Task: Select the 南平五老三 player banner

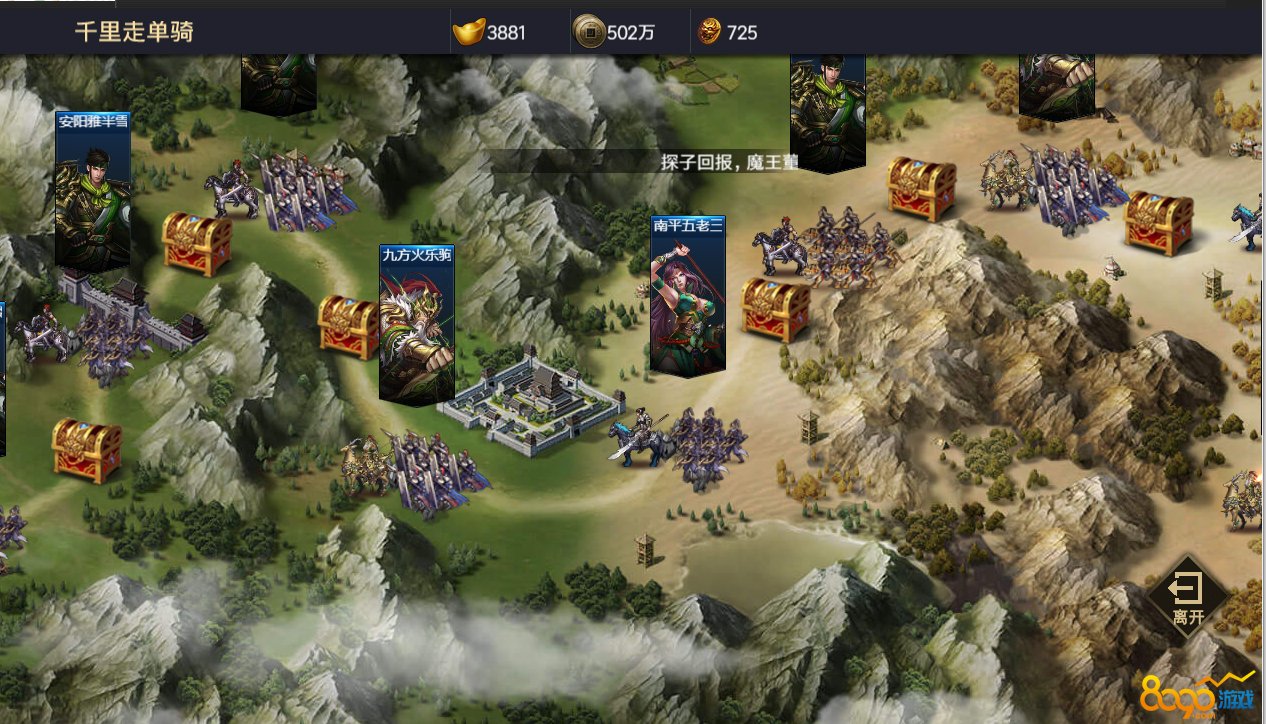Action: point(688,295)
